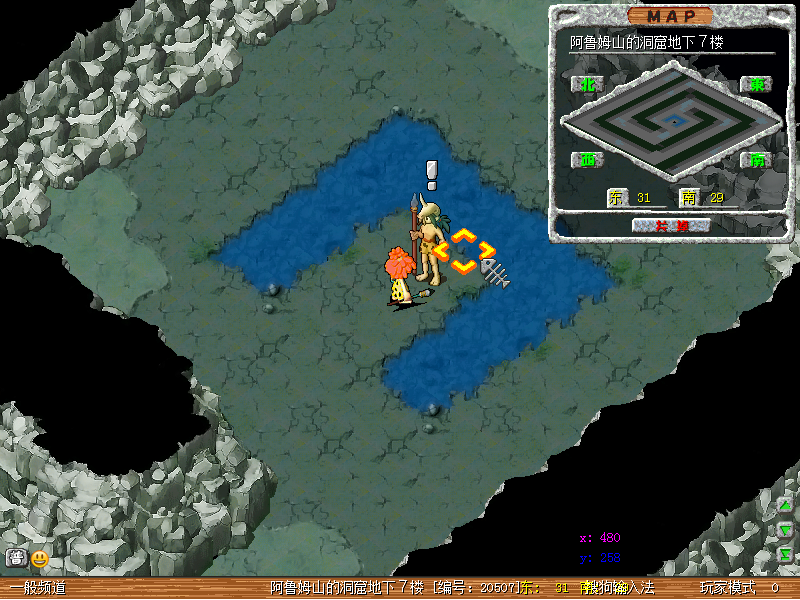Choose the 西 (west) map direction button
Viewport: 800px width, 600px height.
[588, 160]
